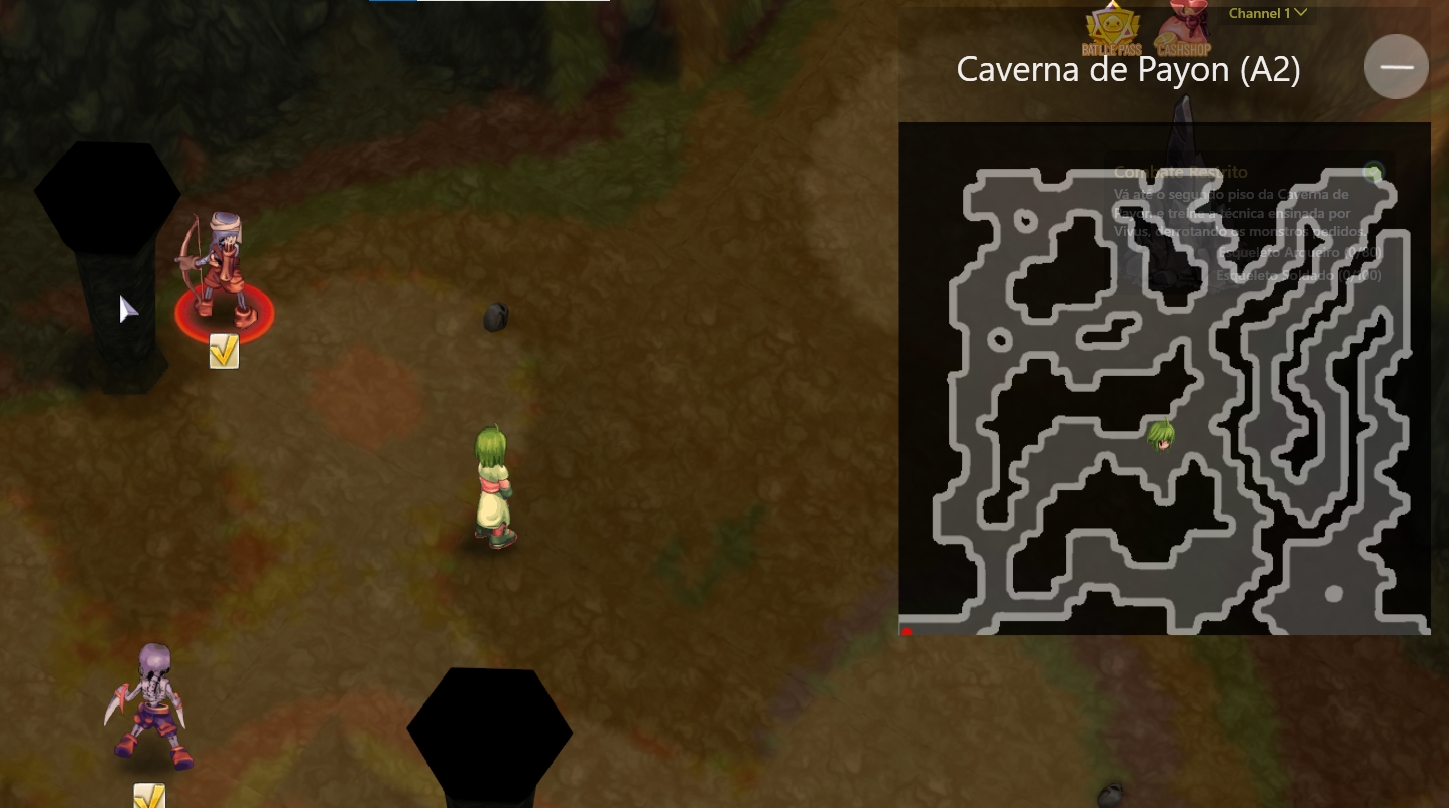Open the Combate Restrito quest tracker
This screenshot has width=1449, height=808.
coord(1181,172)
